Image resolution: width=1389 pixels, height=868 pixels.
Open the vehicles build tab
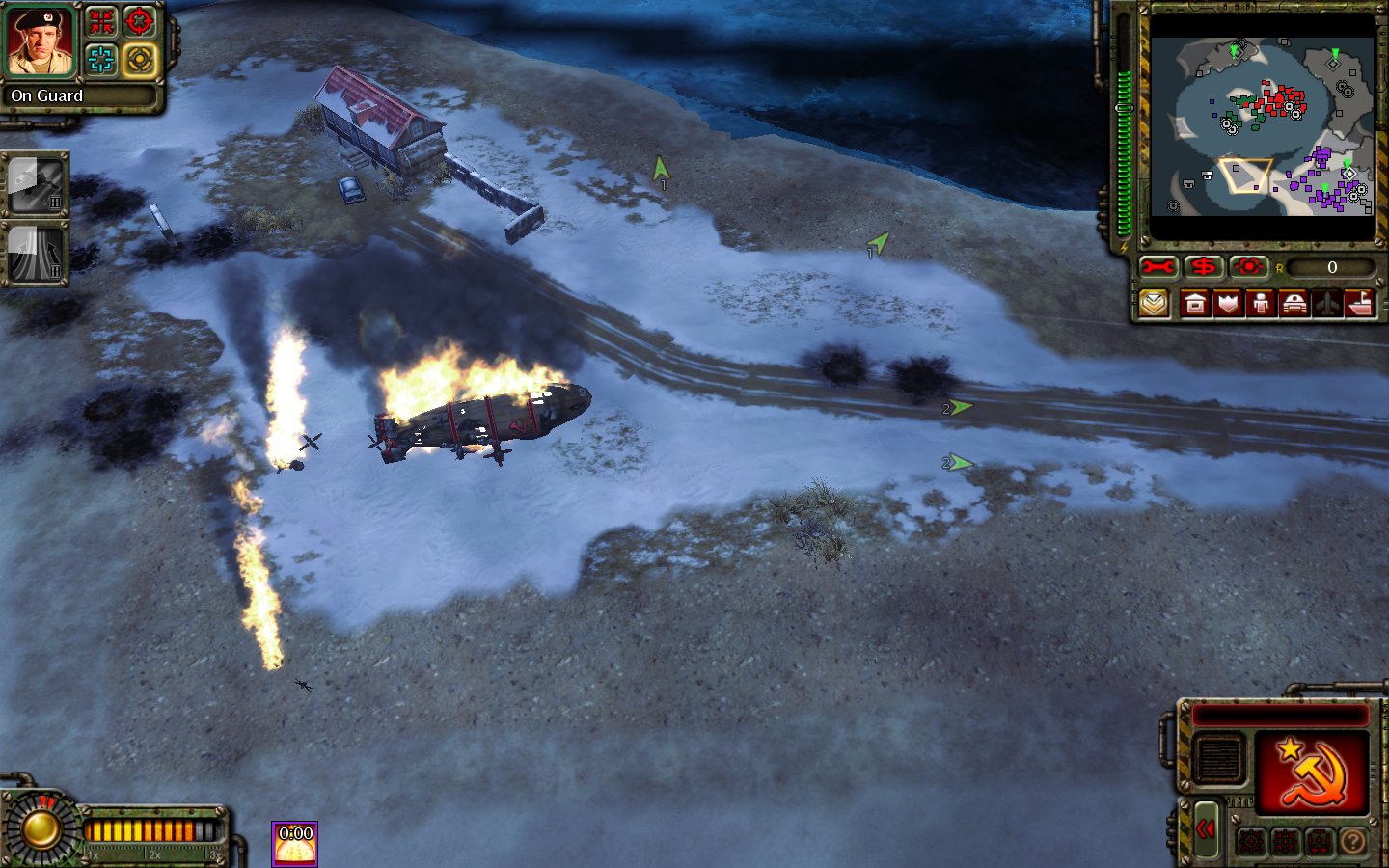[1294, 305]
